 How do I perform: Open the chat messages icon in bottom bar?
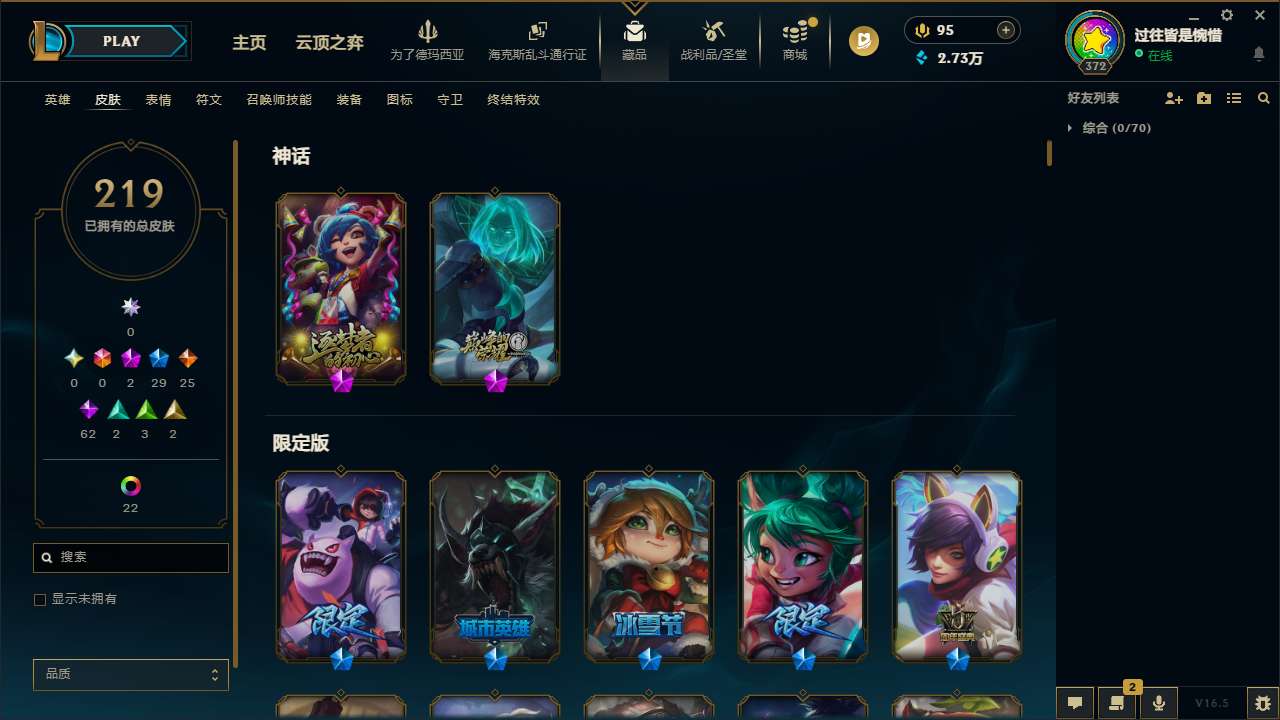1074,702
